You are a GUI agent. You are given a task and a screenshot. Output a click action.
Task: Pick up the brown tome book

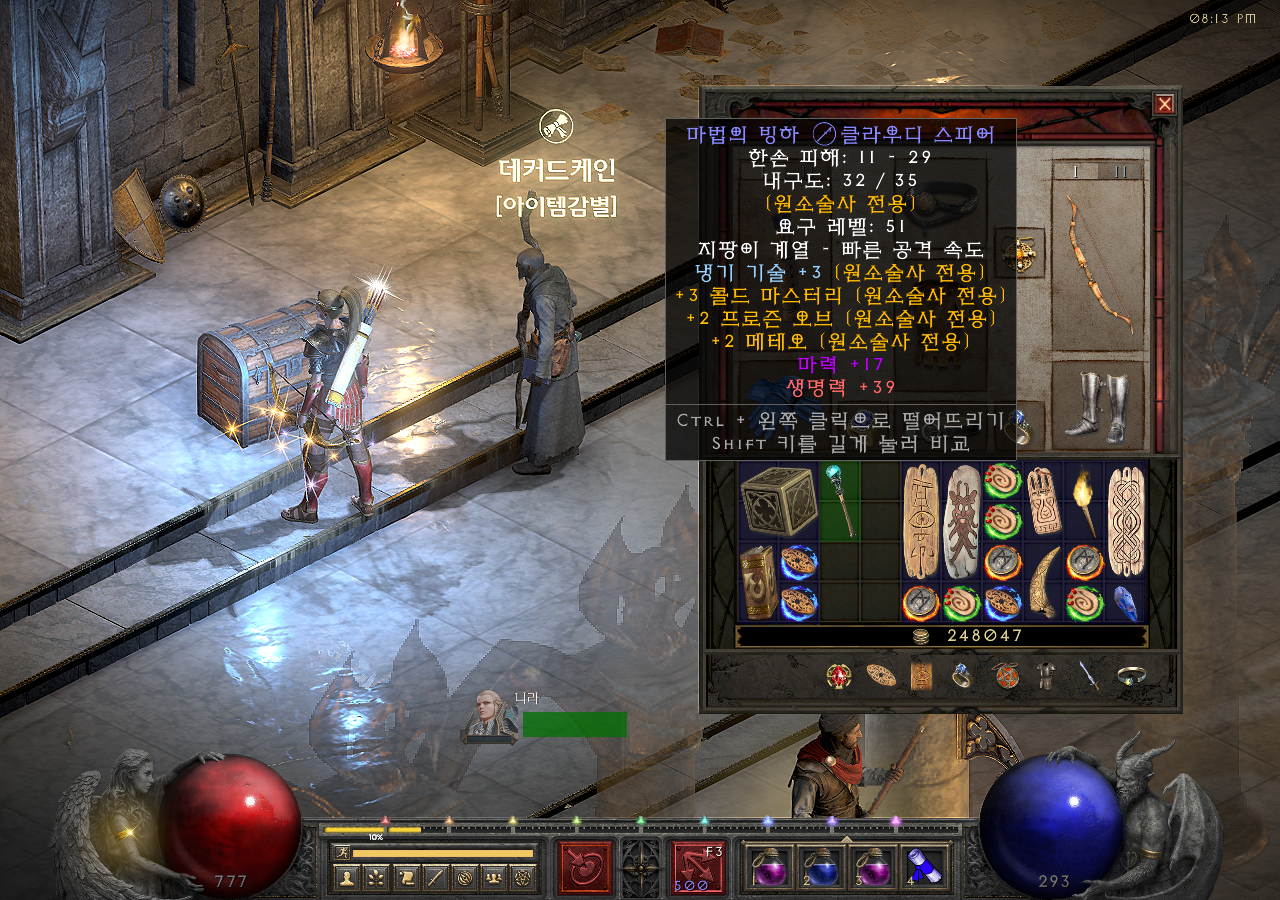point(758,583)
